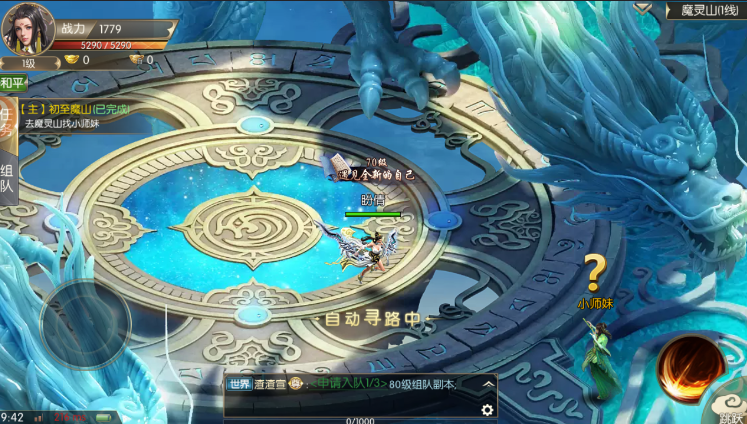Open the 魔灵山 map line selector
The height and width of the screenshot is (424, 747).
click(x=706, y=10)
